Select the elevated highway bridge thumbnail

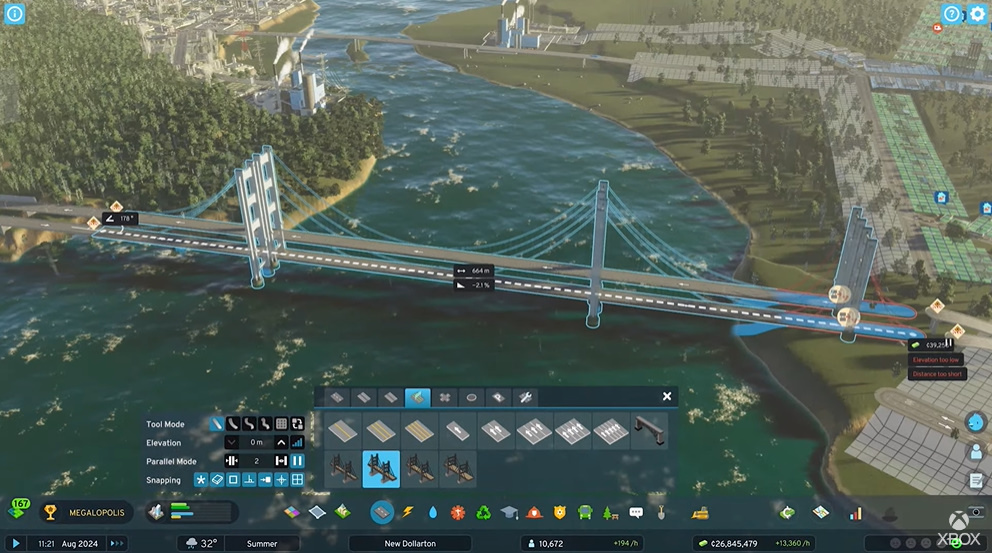coord(649,431)
